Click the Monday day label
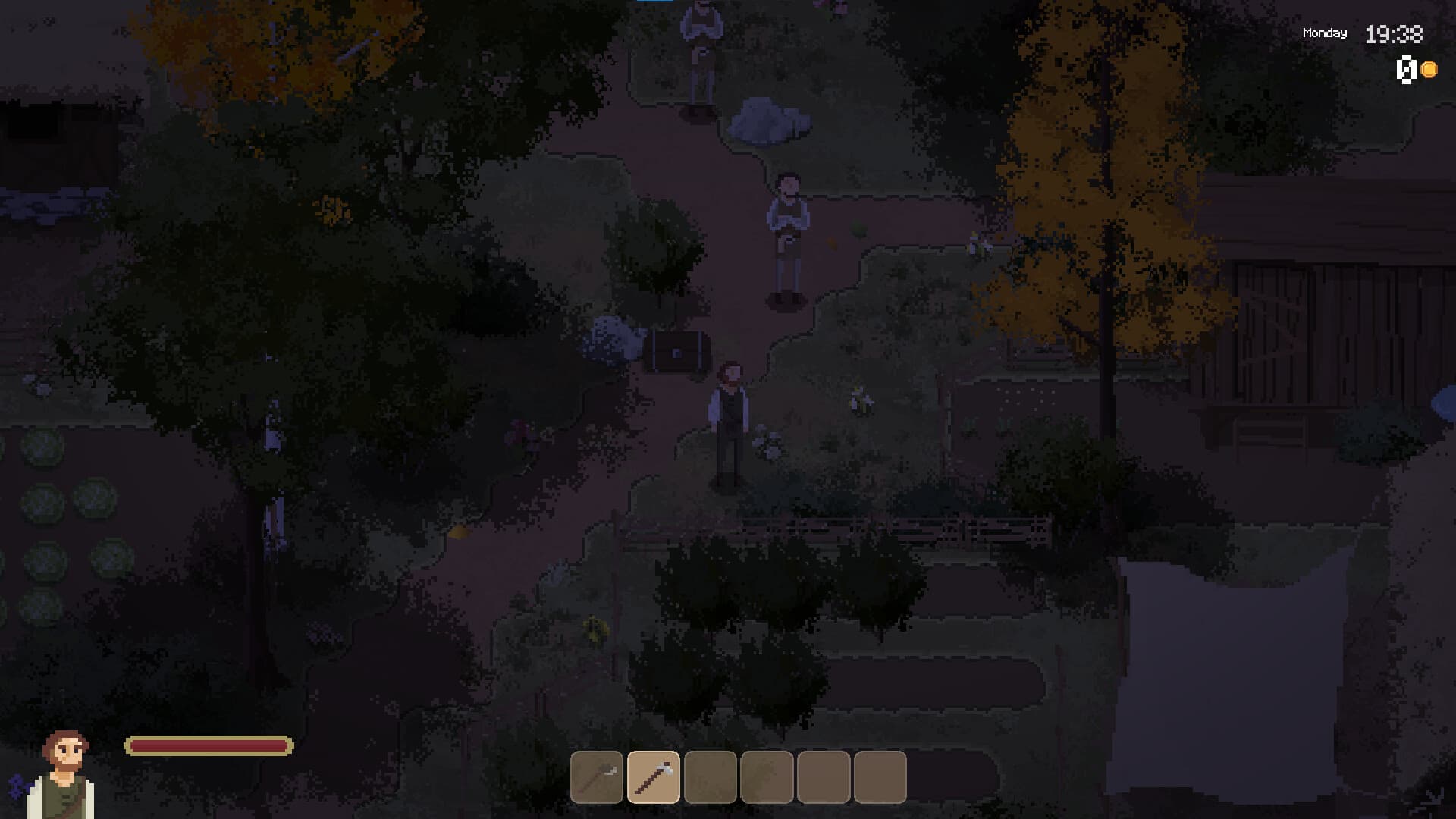The width and height of the screenshot is (1456, 819). (x=1324, y=33)
